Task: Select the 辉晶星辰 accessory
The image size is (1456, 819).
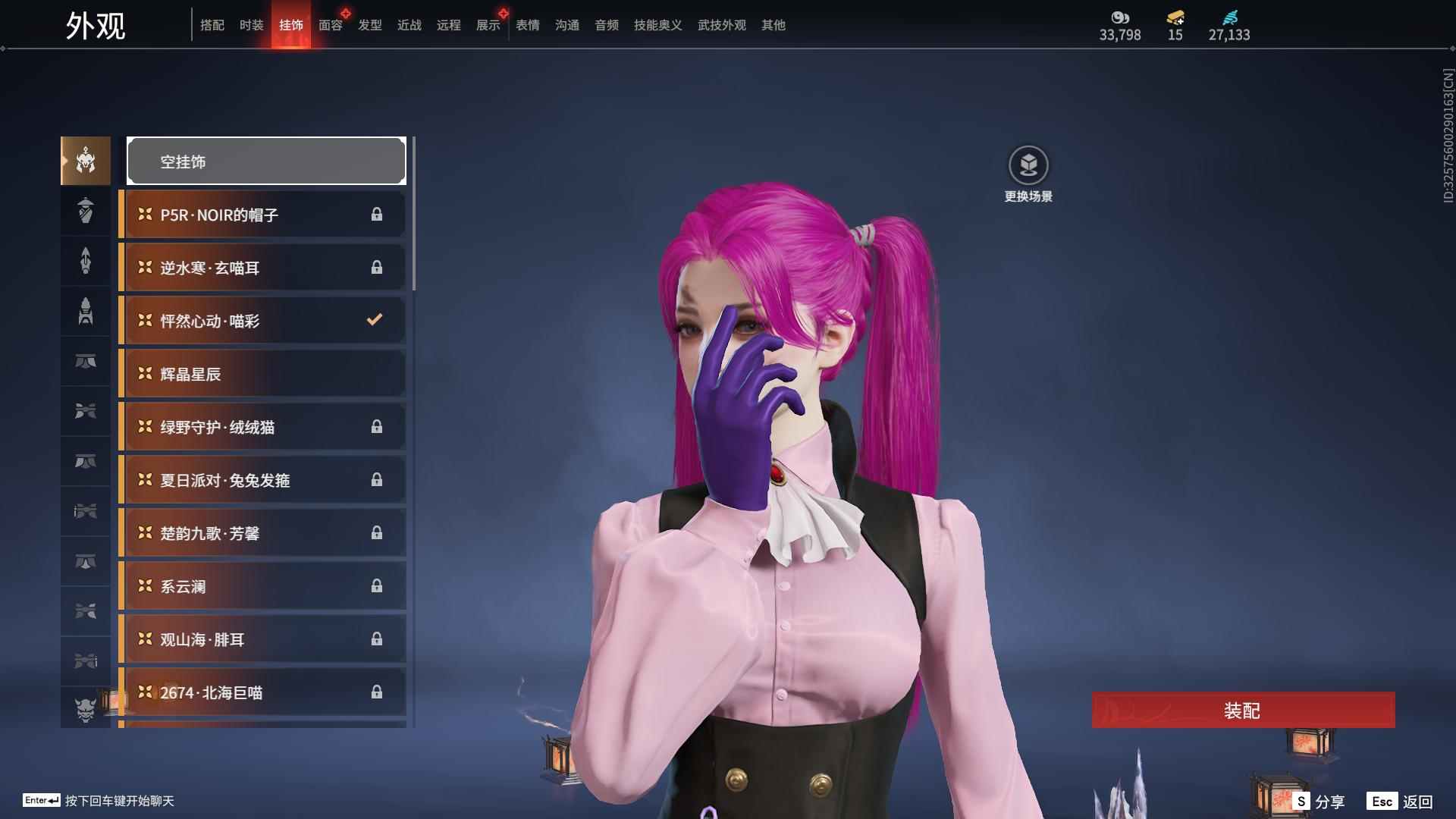Action: point(262,374)
